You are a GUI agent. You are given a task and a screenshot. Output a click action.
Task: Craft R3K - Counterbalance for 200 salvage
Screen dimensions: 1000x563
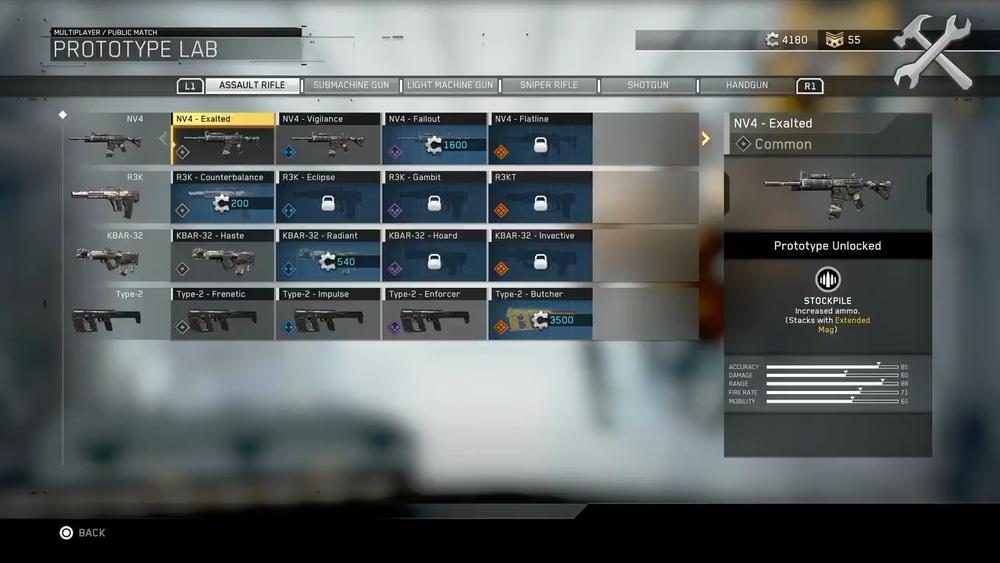coord(223,197)
